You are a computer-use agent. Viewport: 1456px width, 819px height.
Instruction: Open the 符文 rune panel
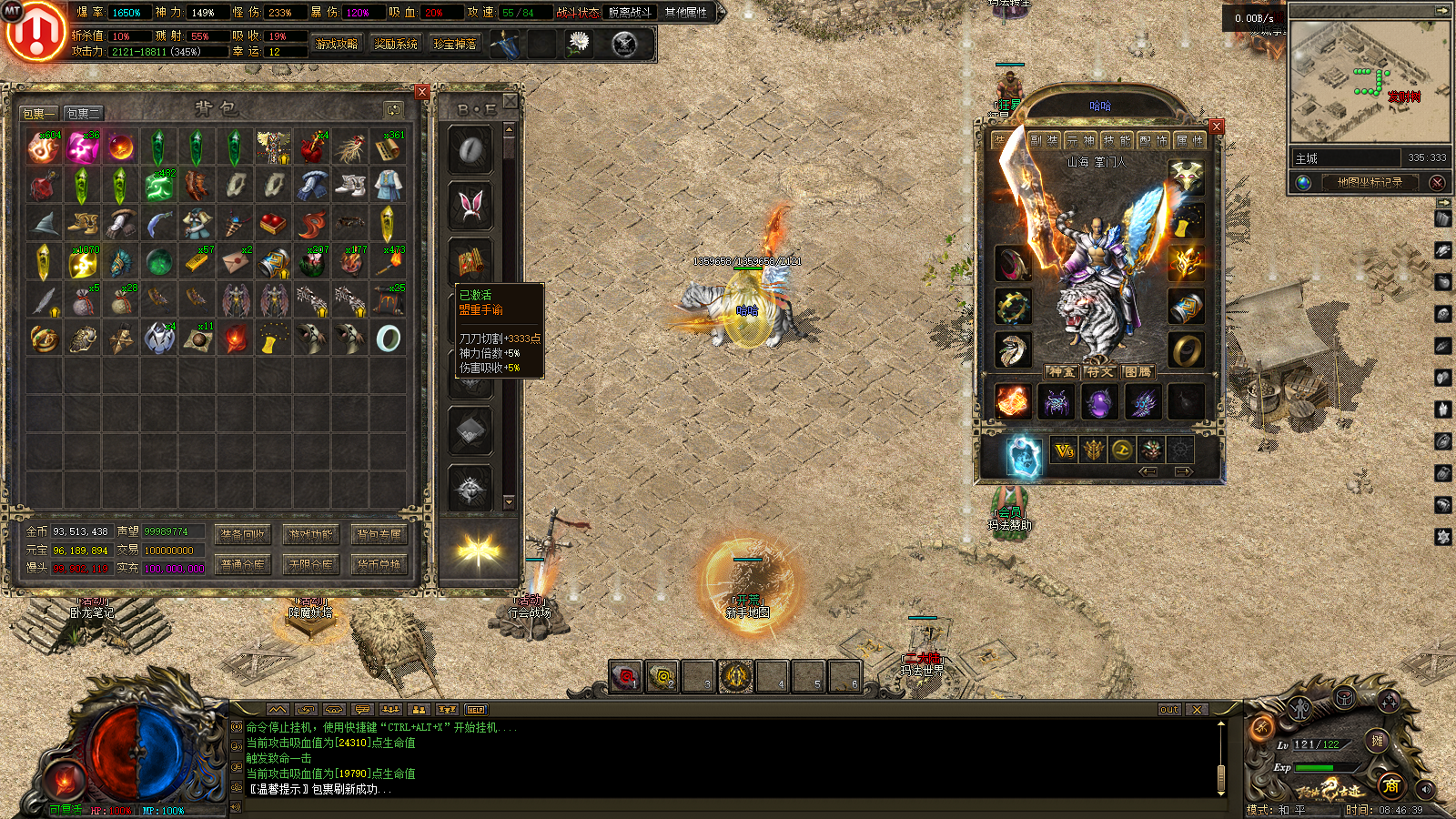pyautogui.click(x=1099, y=372)
